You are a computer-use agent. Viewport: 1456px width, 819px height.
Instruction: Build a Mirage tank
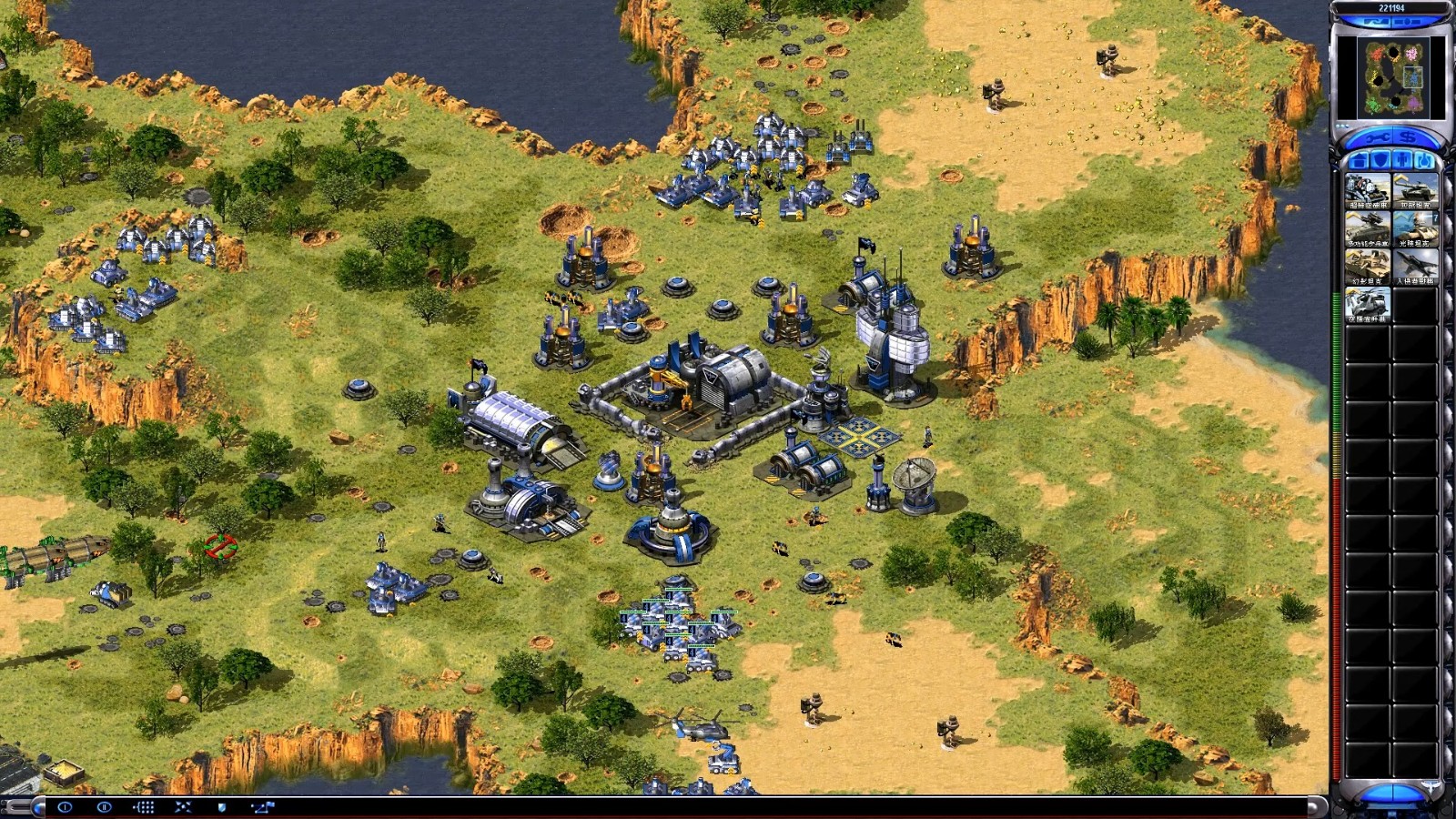pyautogui.click(x=1368, y=268)
